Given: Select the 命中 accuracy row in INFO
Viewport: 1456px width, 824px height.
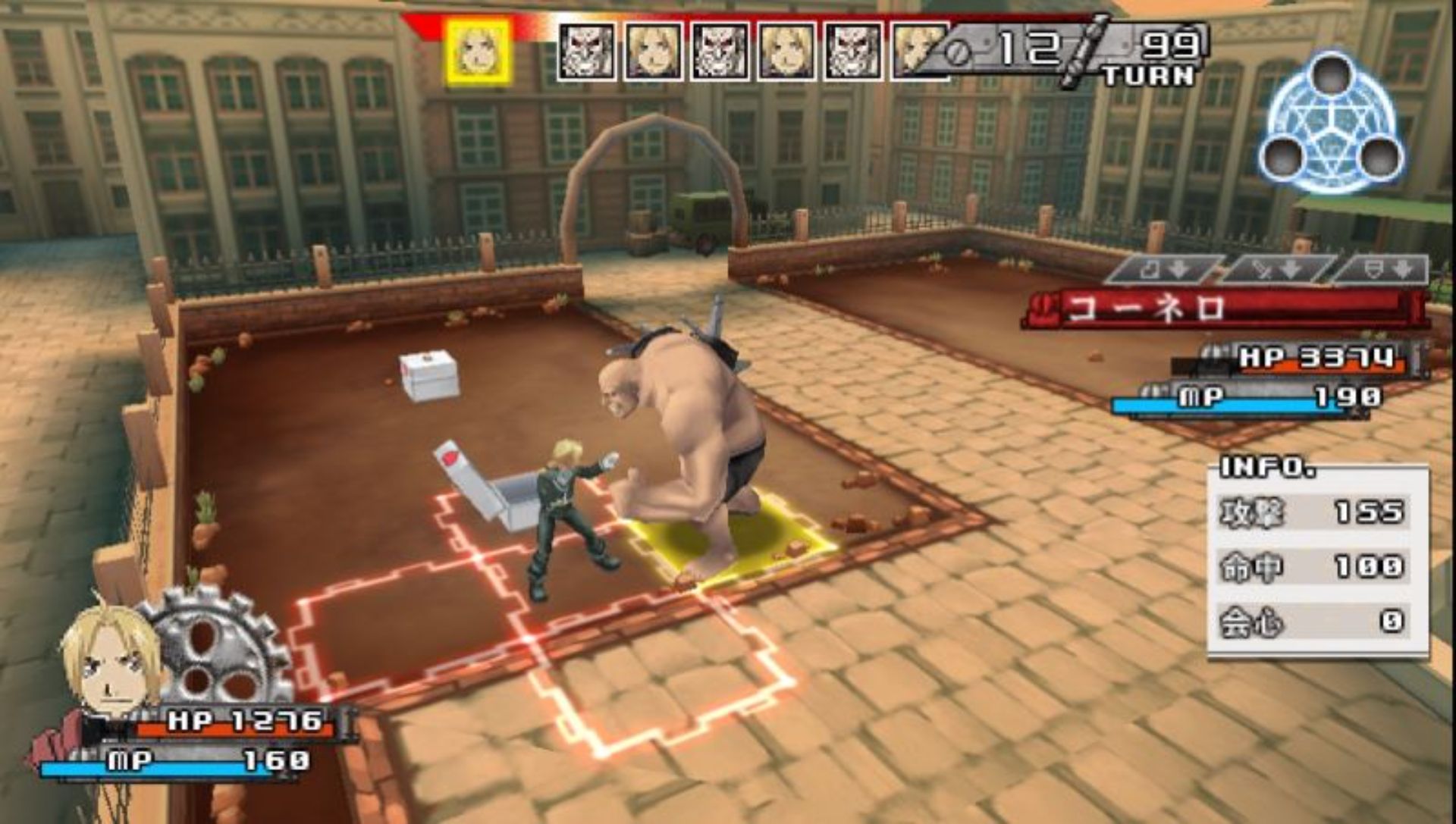Looking at the screenshot, I should point(1314,567).
